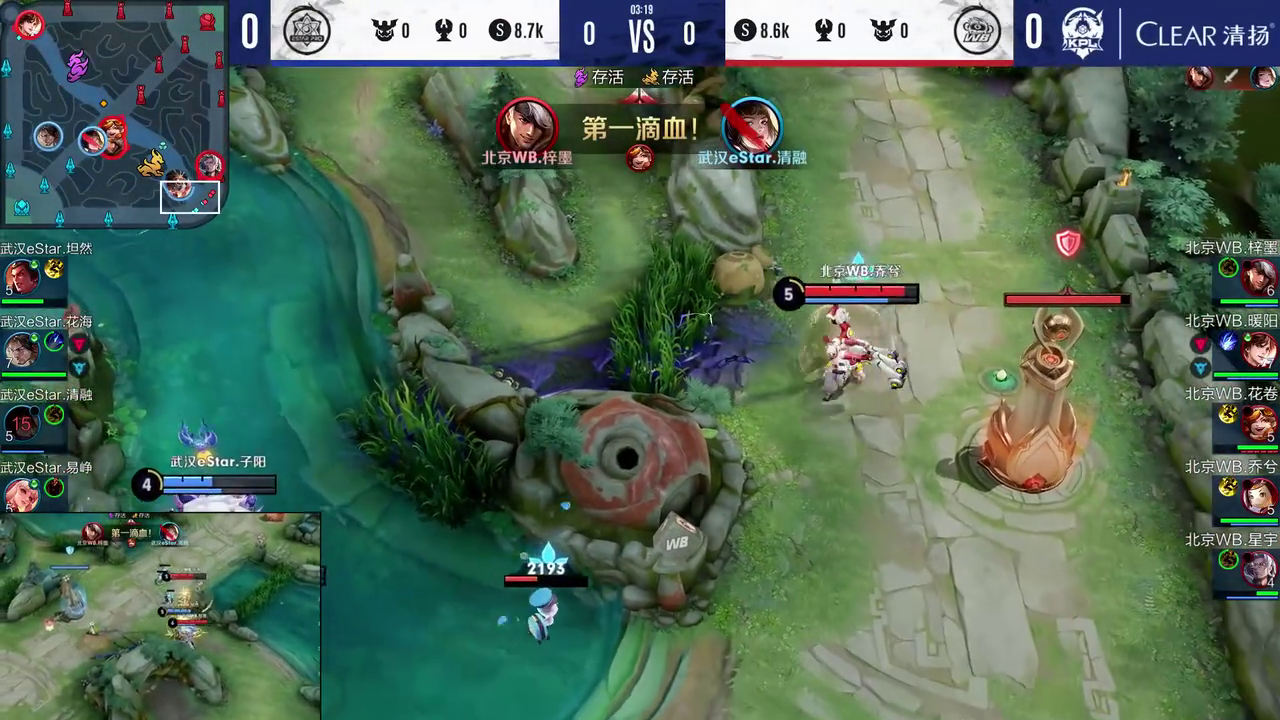Select eStar player 坦然's hero portrait
This screenshot has width=1280, height=720.
[22, 277]
